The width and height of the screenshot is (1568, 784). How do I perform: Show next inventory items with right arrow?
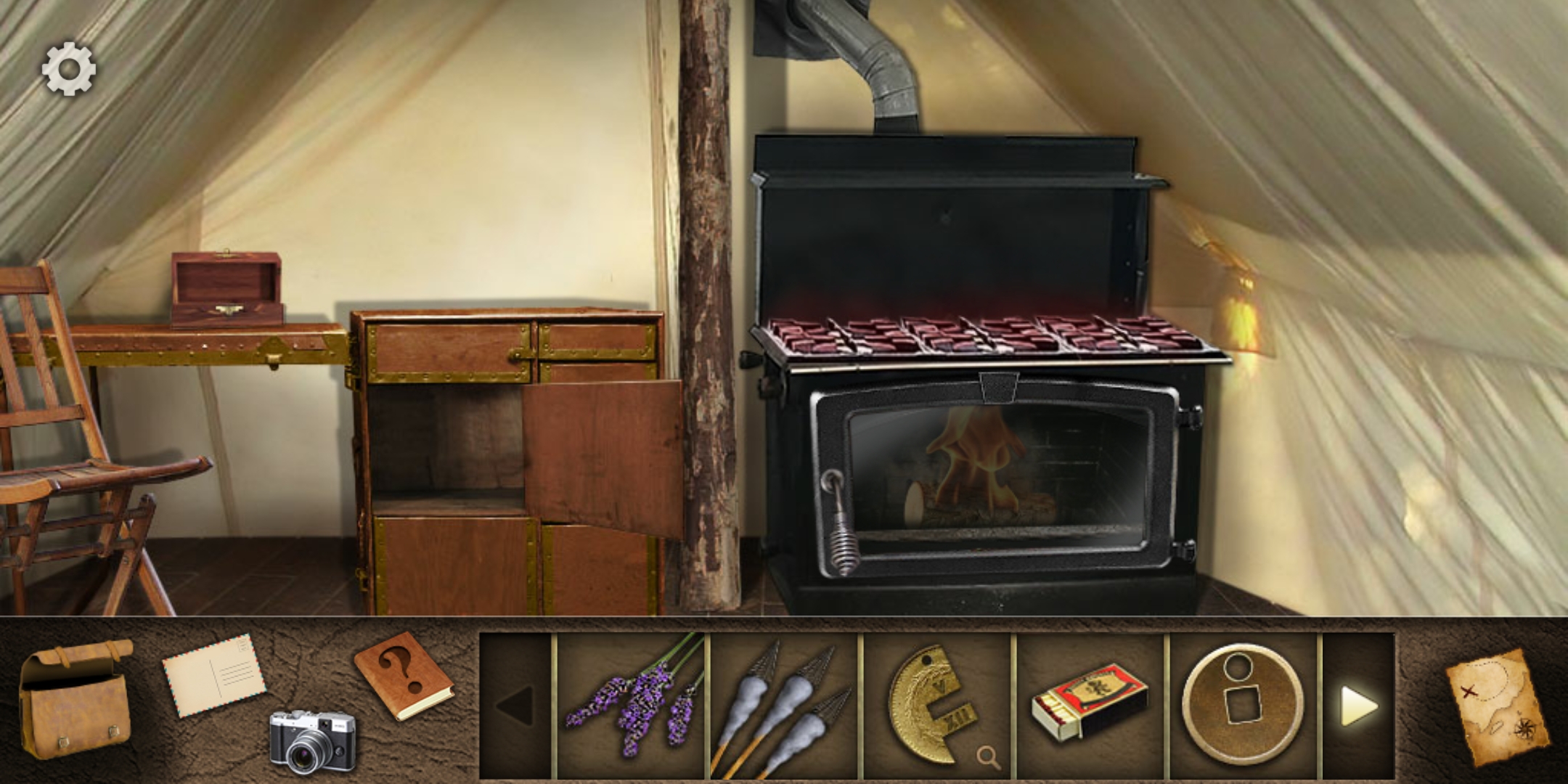(1357, 706)
